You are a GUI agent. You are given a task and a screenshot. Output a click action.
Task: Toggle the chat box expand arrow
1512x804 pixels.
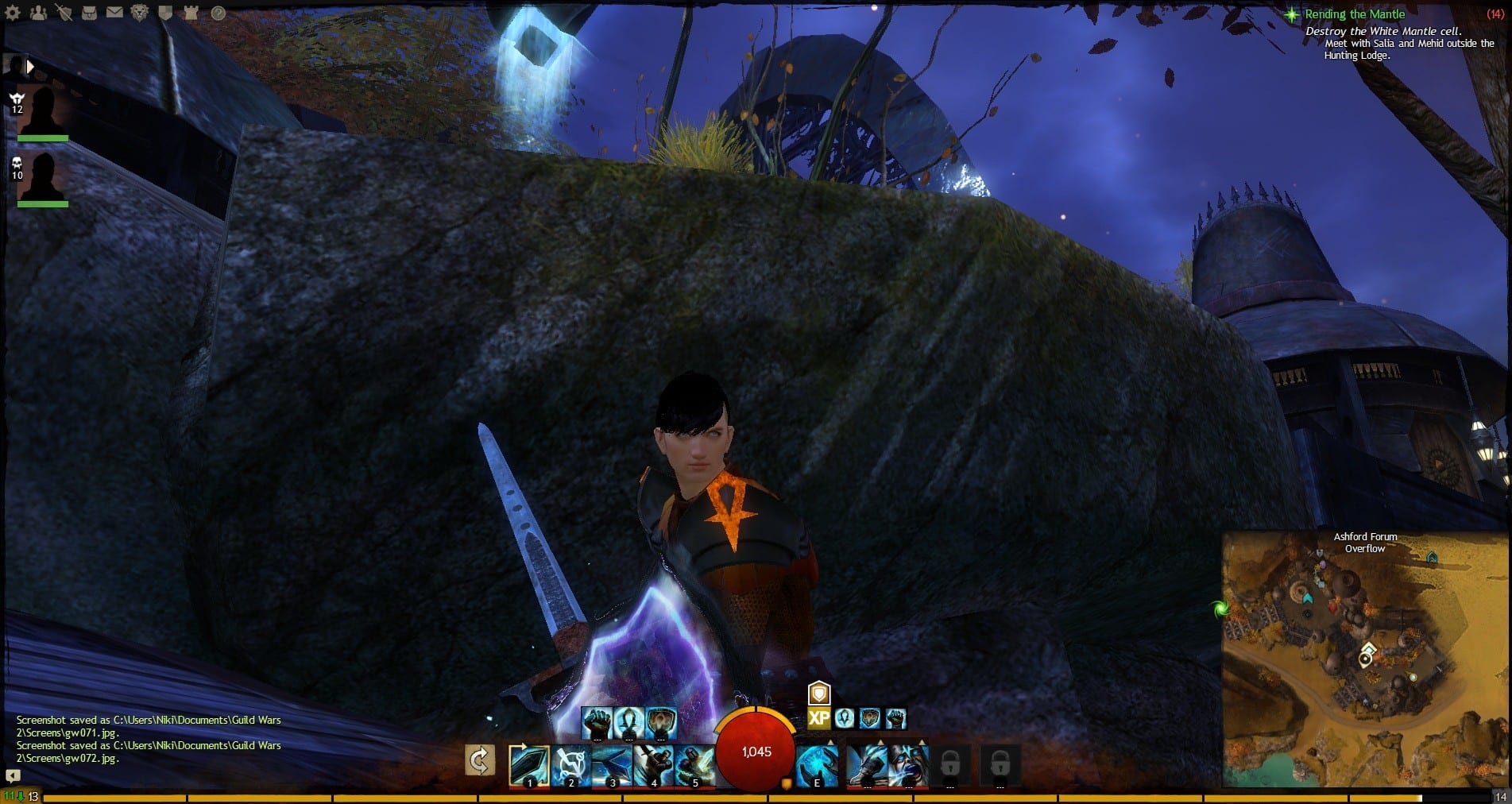click(x=13, y=775)
